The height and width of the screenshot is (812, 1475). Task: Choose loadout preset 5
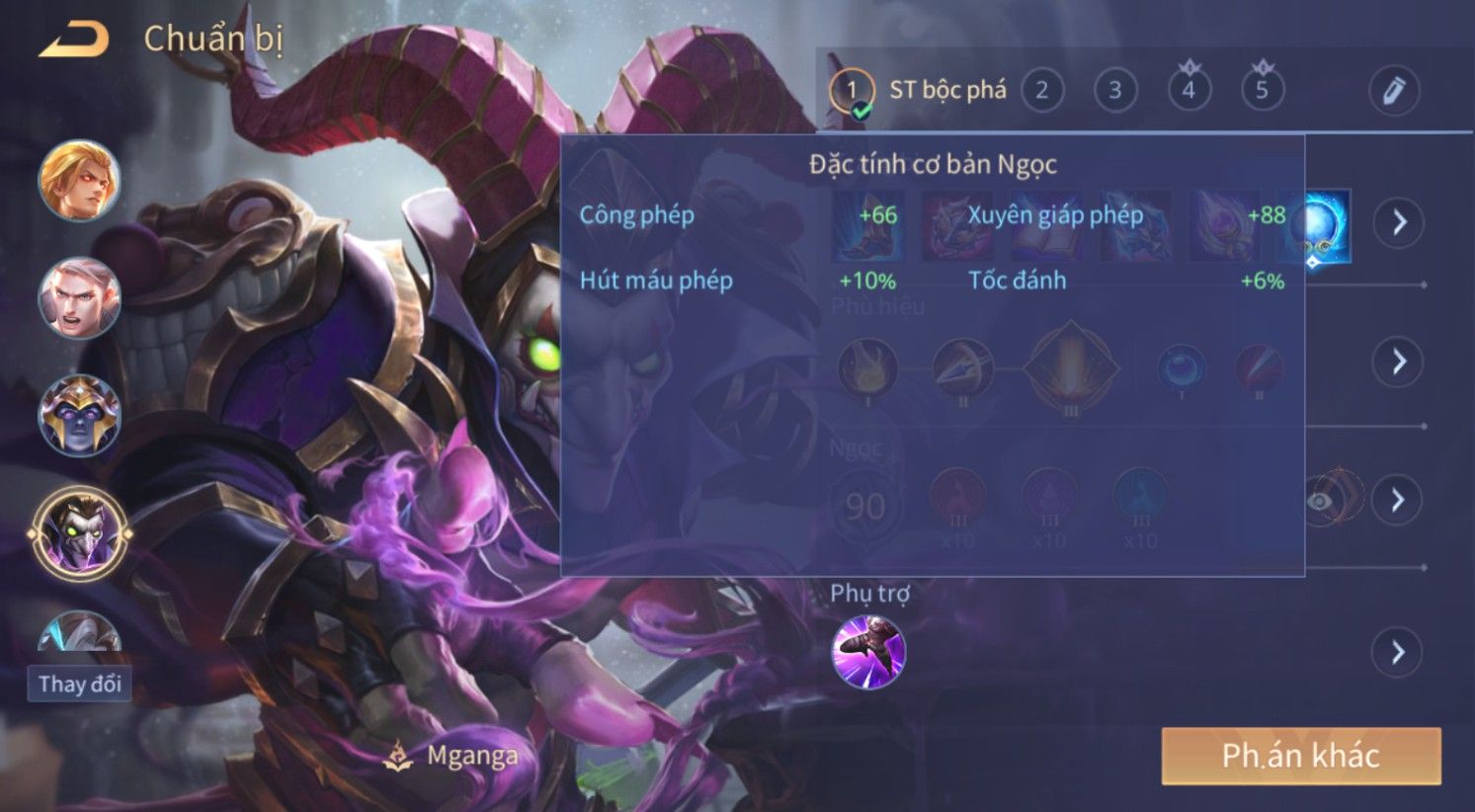coord(1262,91)
